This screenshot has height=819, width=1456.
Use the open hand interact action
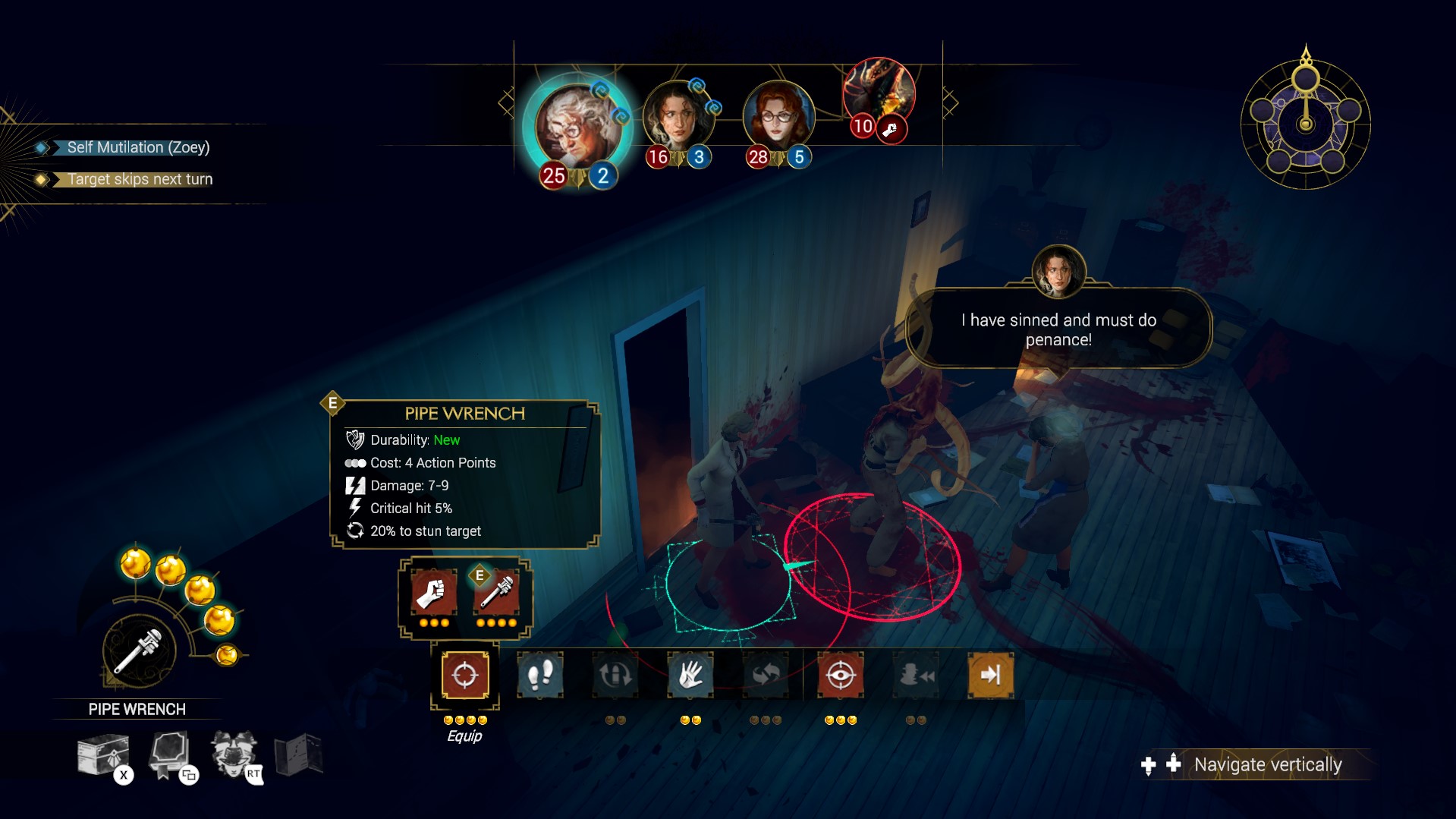690,675
